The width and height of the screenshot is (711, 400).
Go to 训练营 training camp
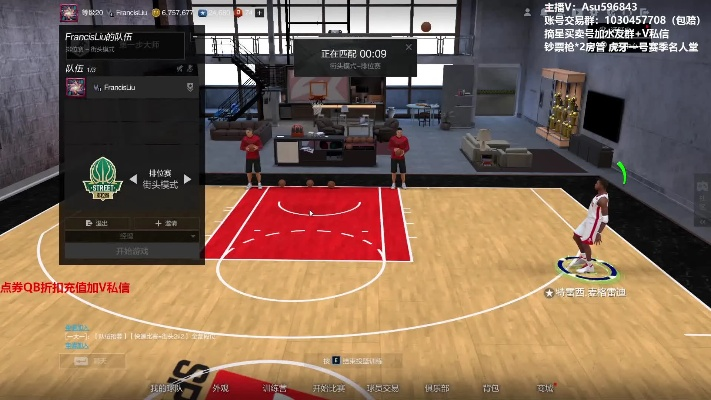[274, 388]
